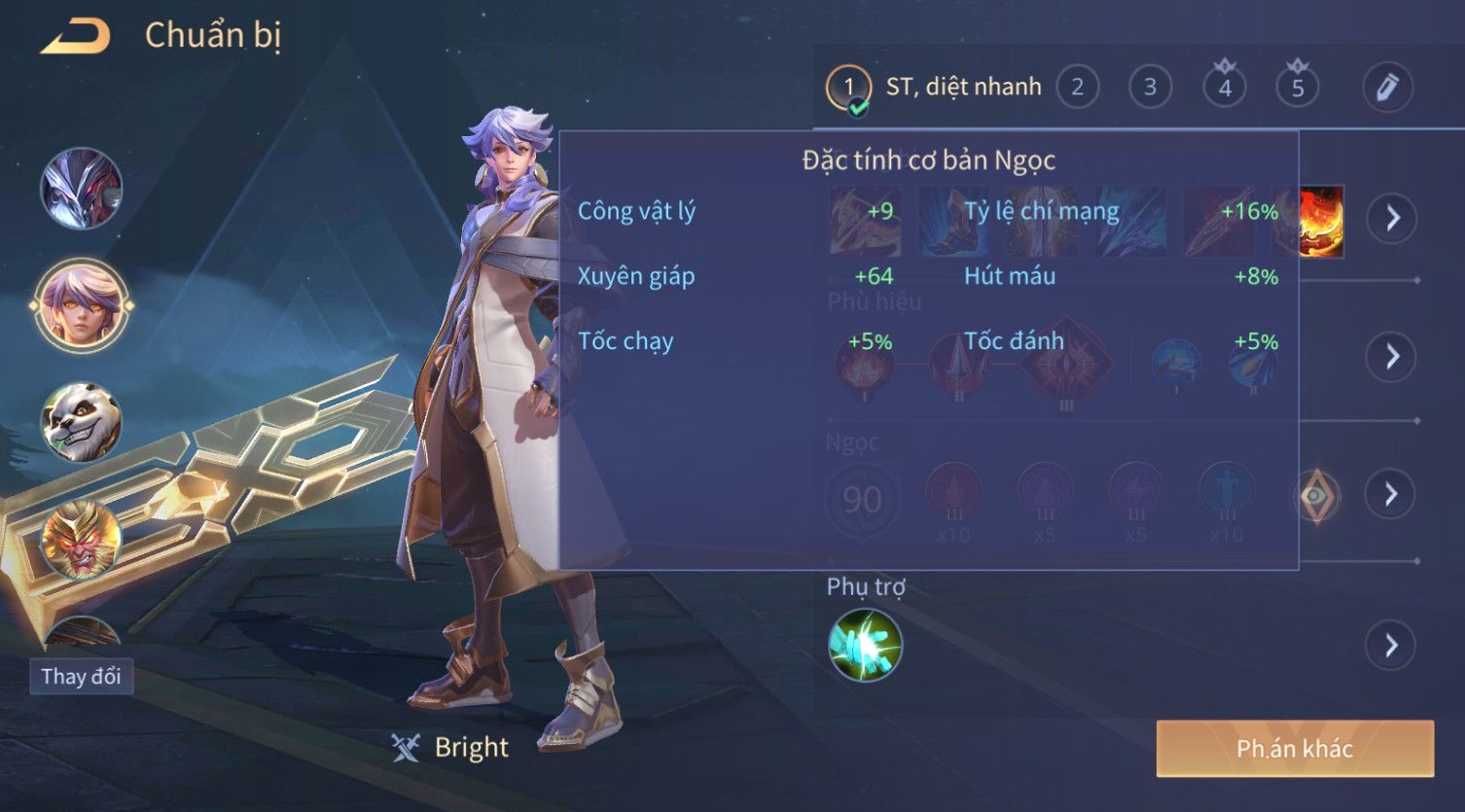The width and height of the screenshot is (1465, 812).
Task: Expand the Phù hiệu row arrow
Action: pyautogui.click(x=1391, y=356)
